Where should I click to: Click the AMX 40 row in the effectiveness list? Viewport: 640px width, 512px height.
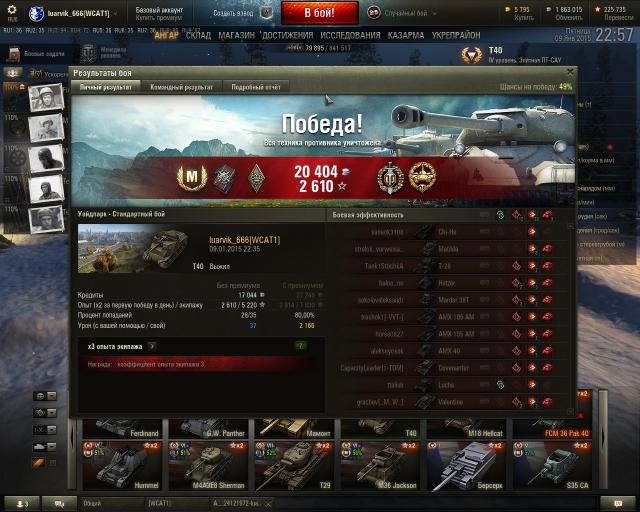pos(450,351)
